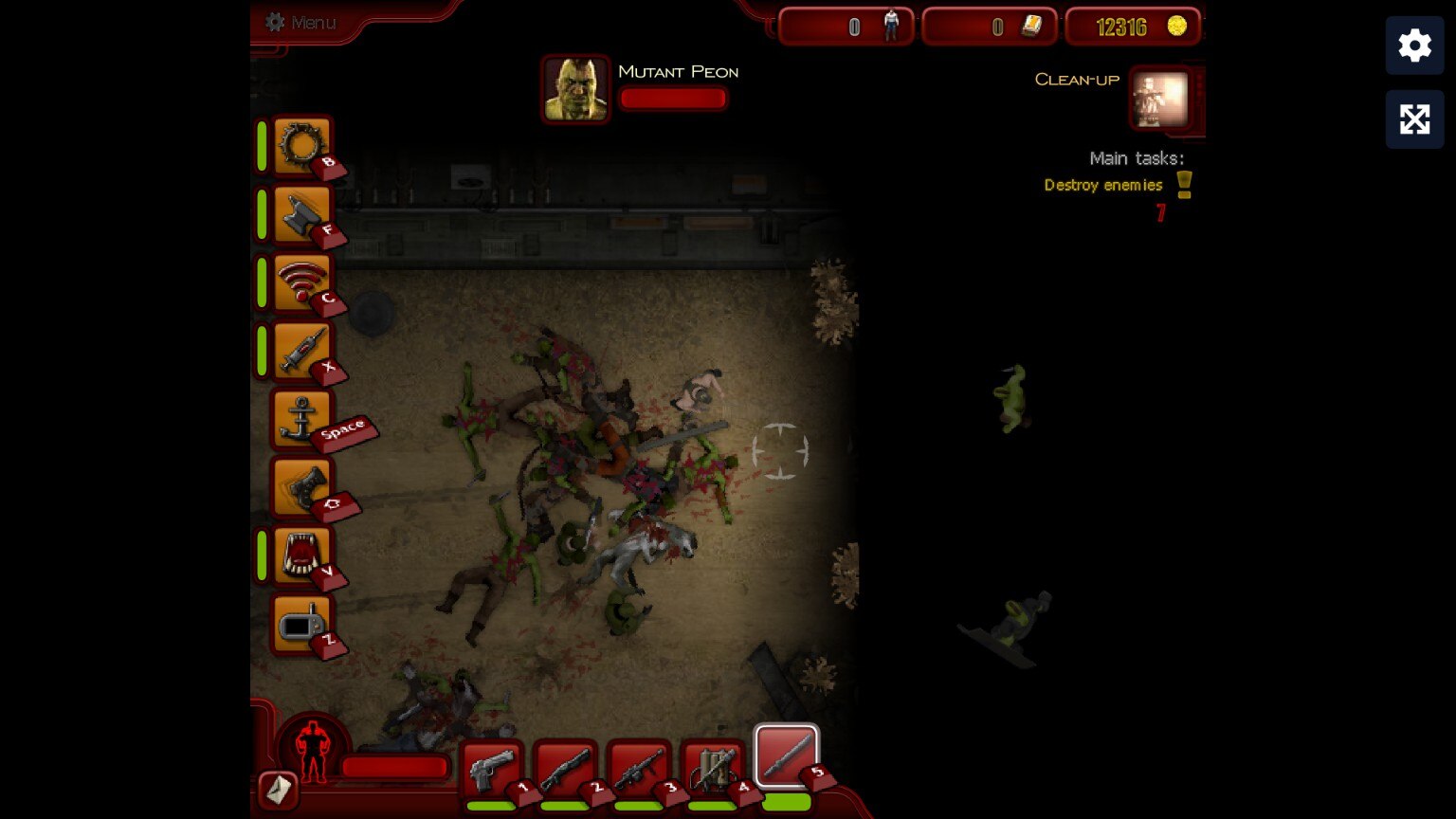
Task: Use the syringe injection item
Action: tap(302, 351)
